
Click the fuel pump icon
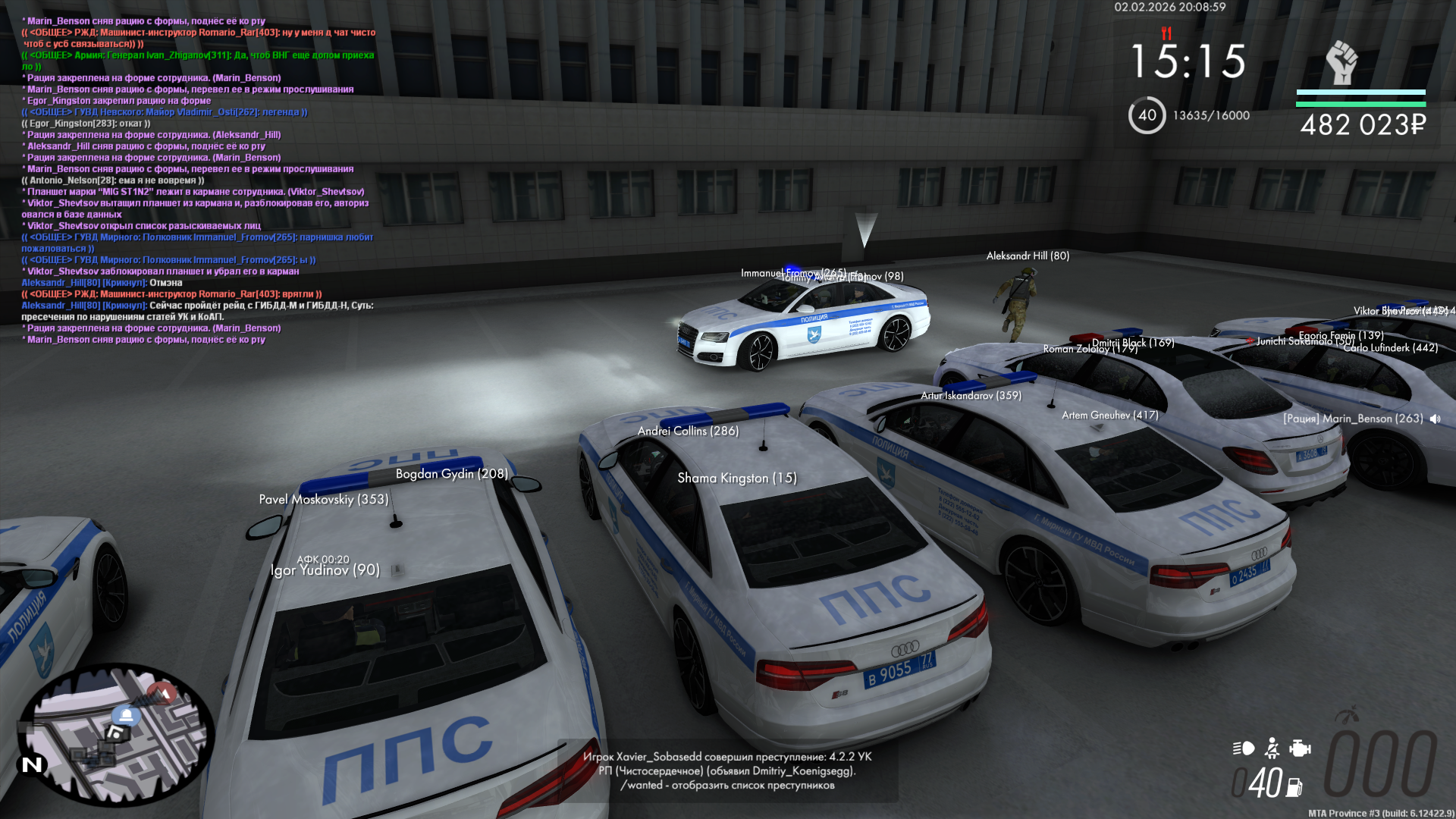1294,788
